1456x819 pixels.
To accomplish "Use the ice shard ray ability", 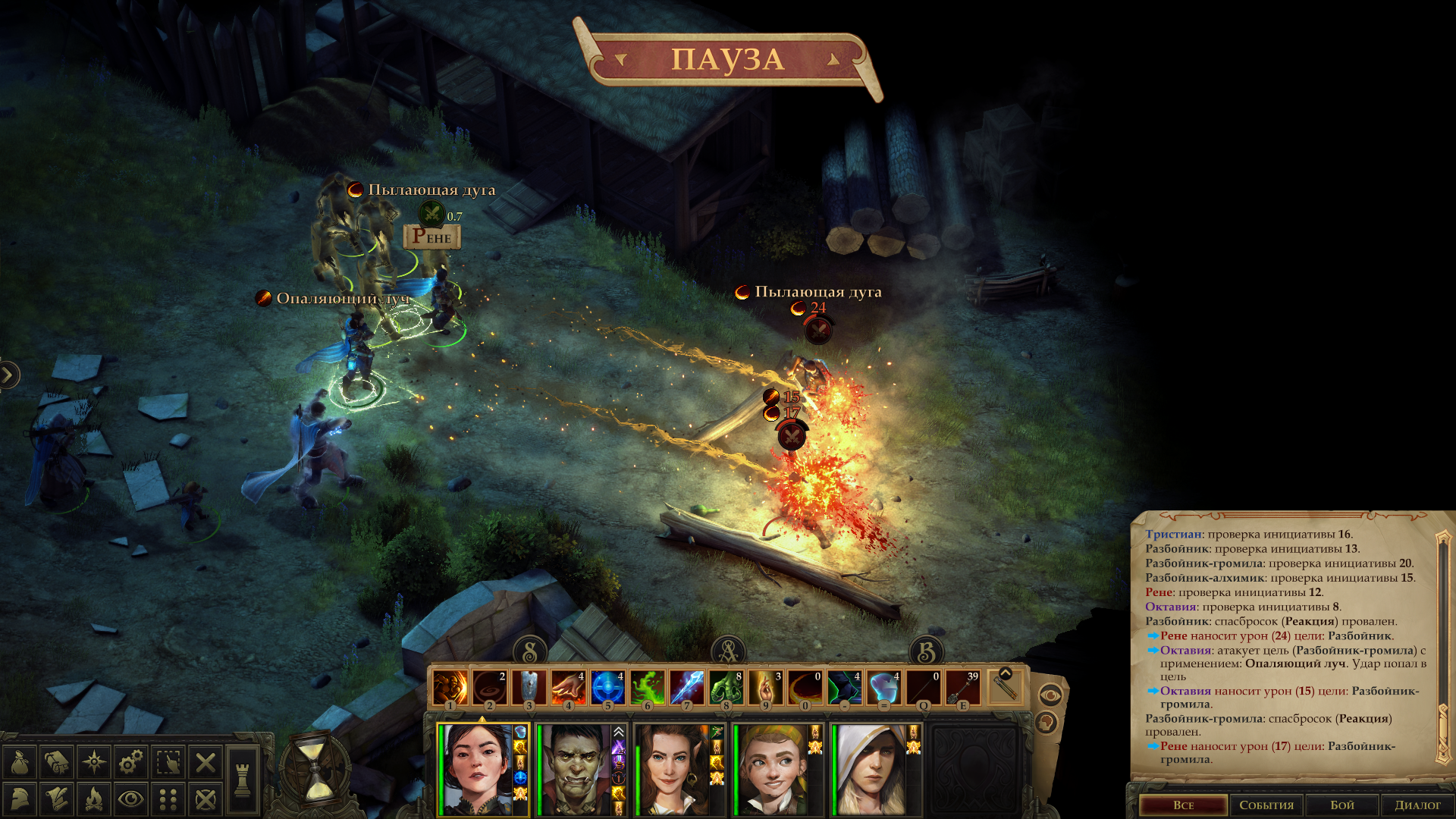I will pyautogui.click(x=686, y=687).
